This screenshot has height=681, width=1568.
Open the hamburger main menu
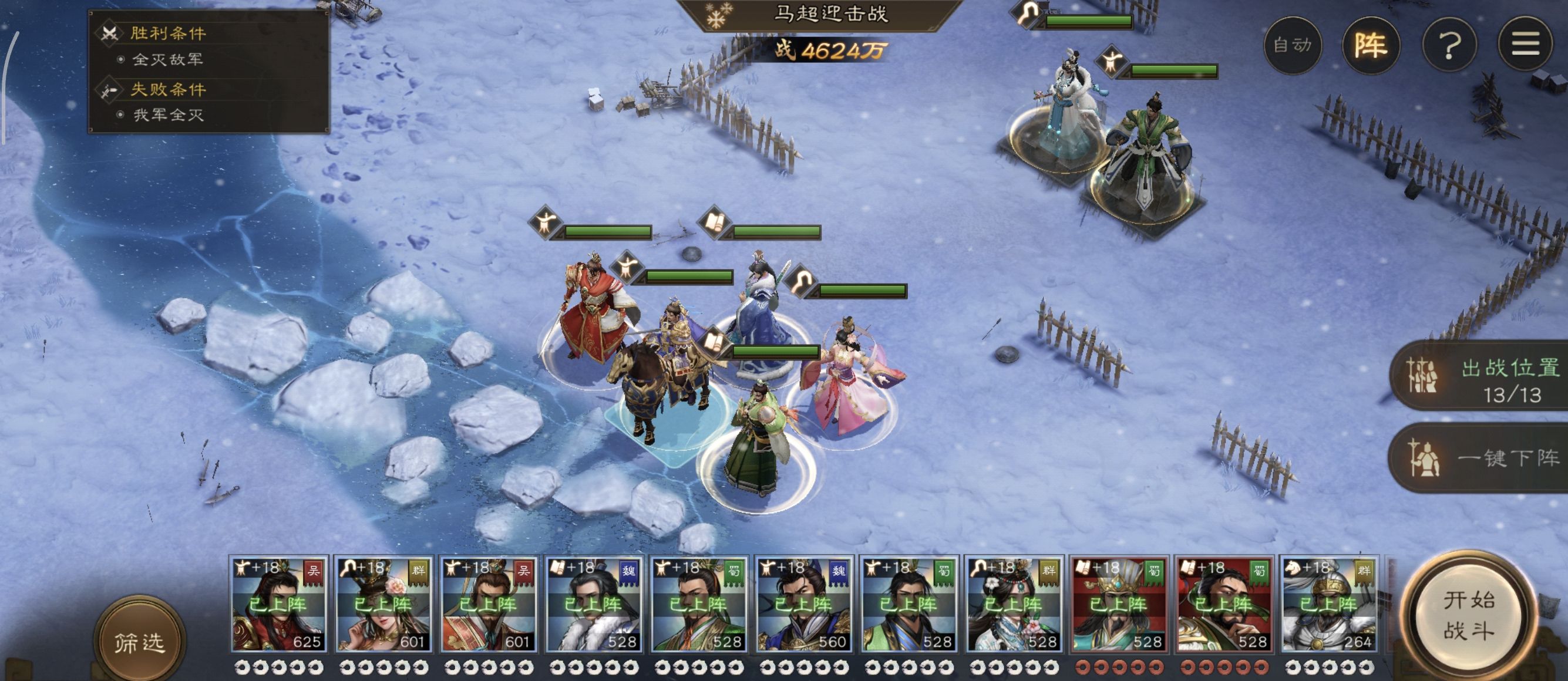[x=1525, y=45]
